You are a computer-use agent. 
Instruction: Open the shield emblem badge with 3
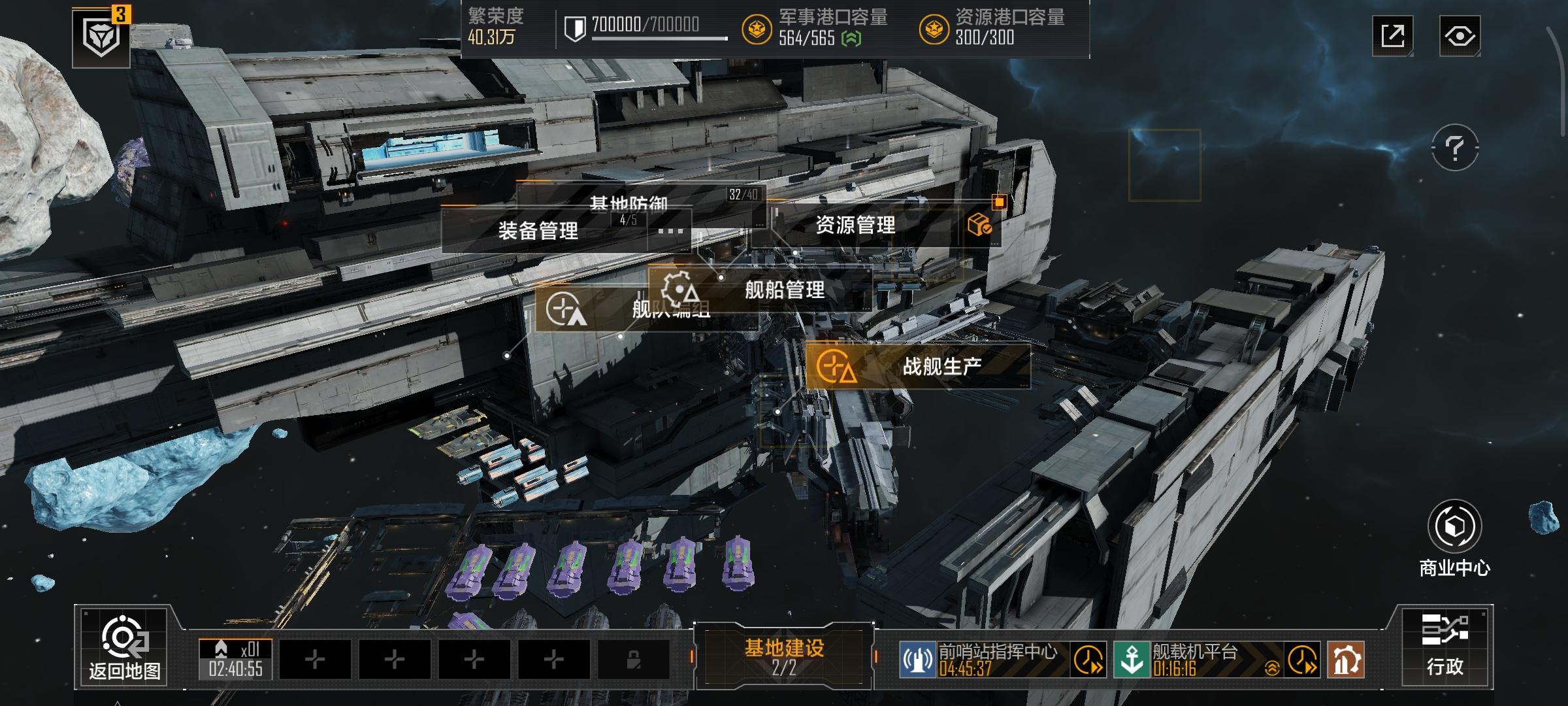pyautogui.click(x=101, y=38)
